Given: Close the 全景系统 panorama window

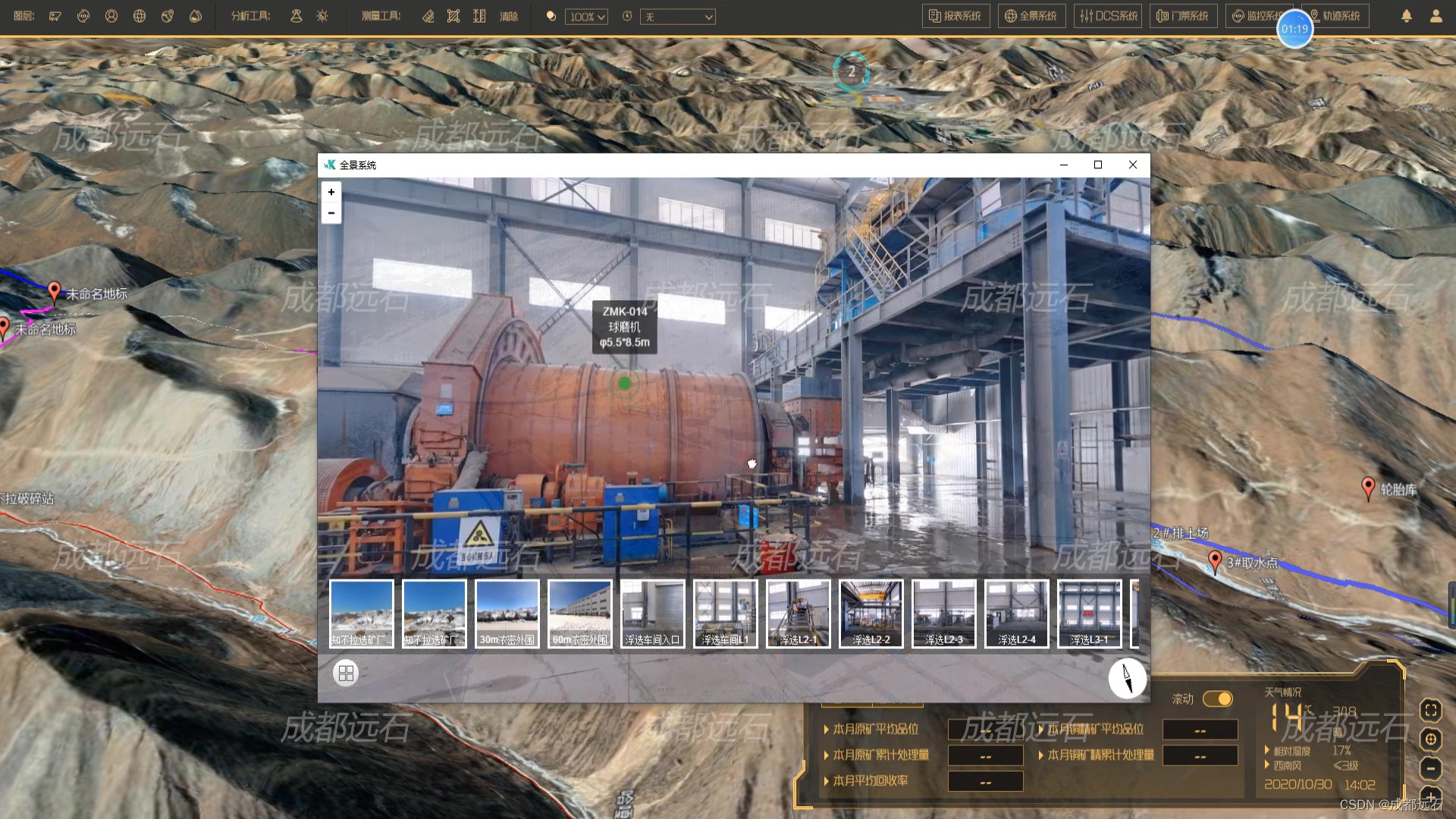Looking at the screenshot, I should [x=1133, y=165].
